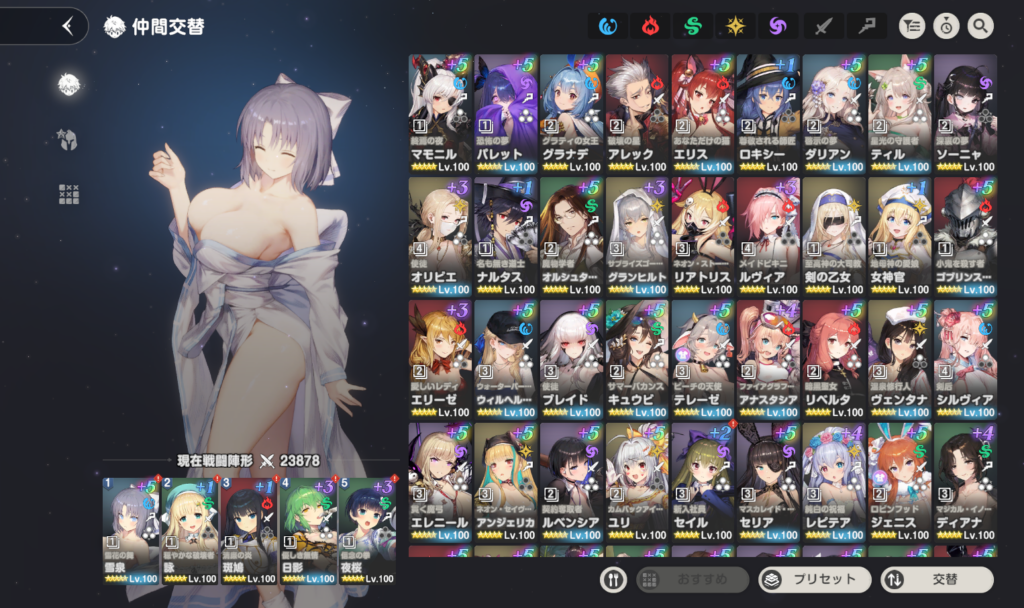Choose the マモニル character card
Viewport: 1024px width, 608px height.
(x=439, y=112)
